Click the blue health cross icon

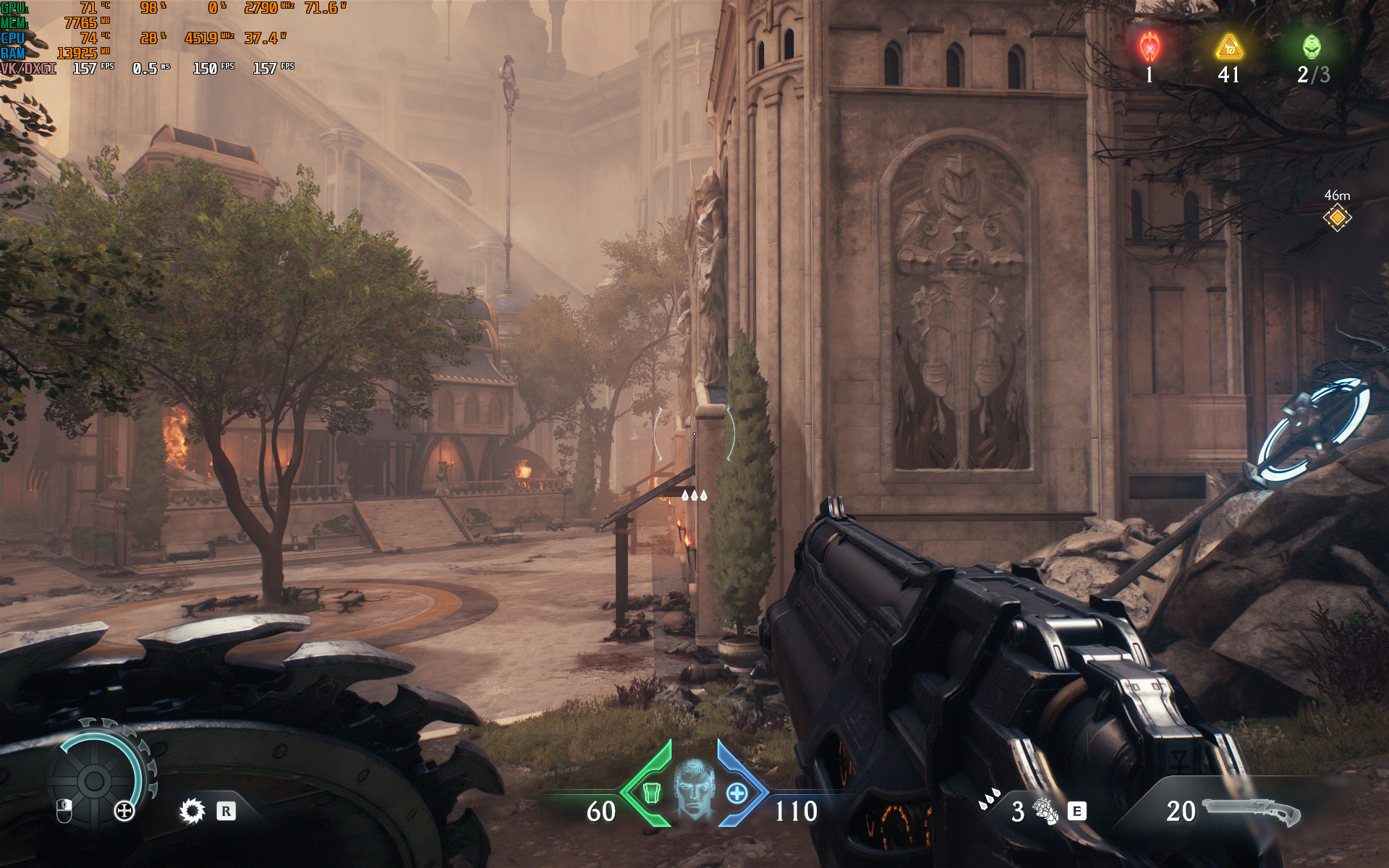[x=736, y=793]
